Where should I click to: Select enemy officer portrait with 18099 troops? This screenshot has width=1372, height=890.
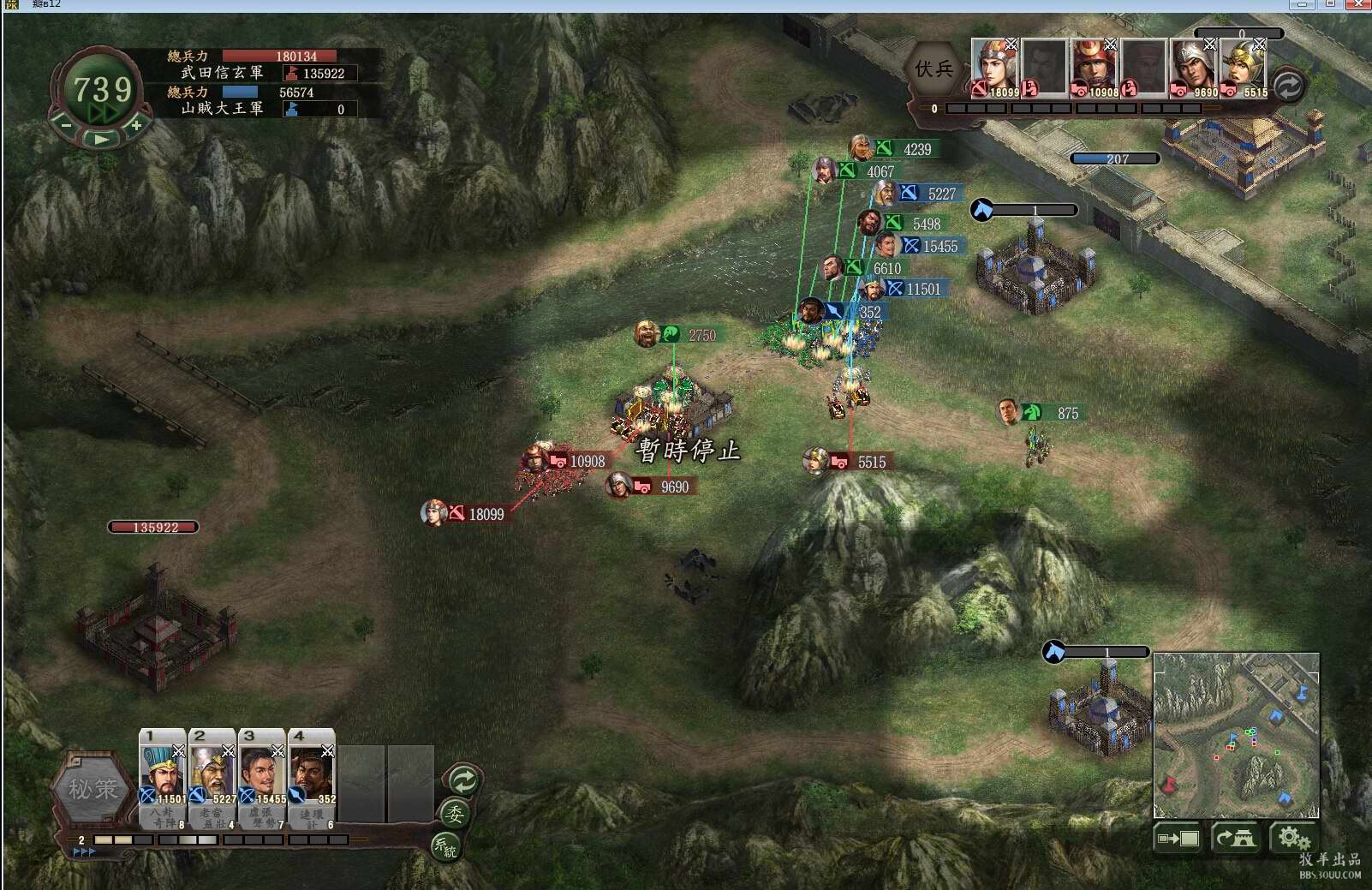tap(995, 67)
